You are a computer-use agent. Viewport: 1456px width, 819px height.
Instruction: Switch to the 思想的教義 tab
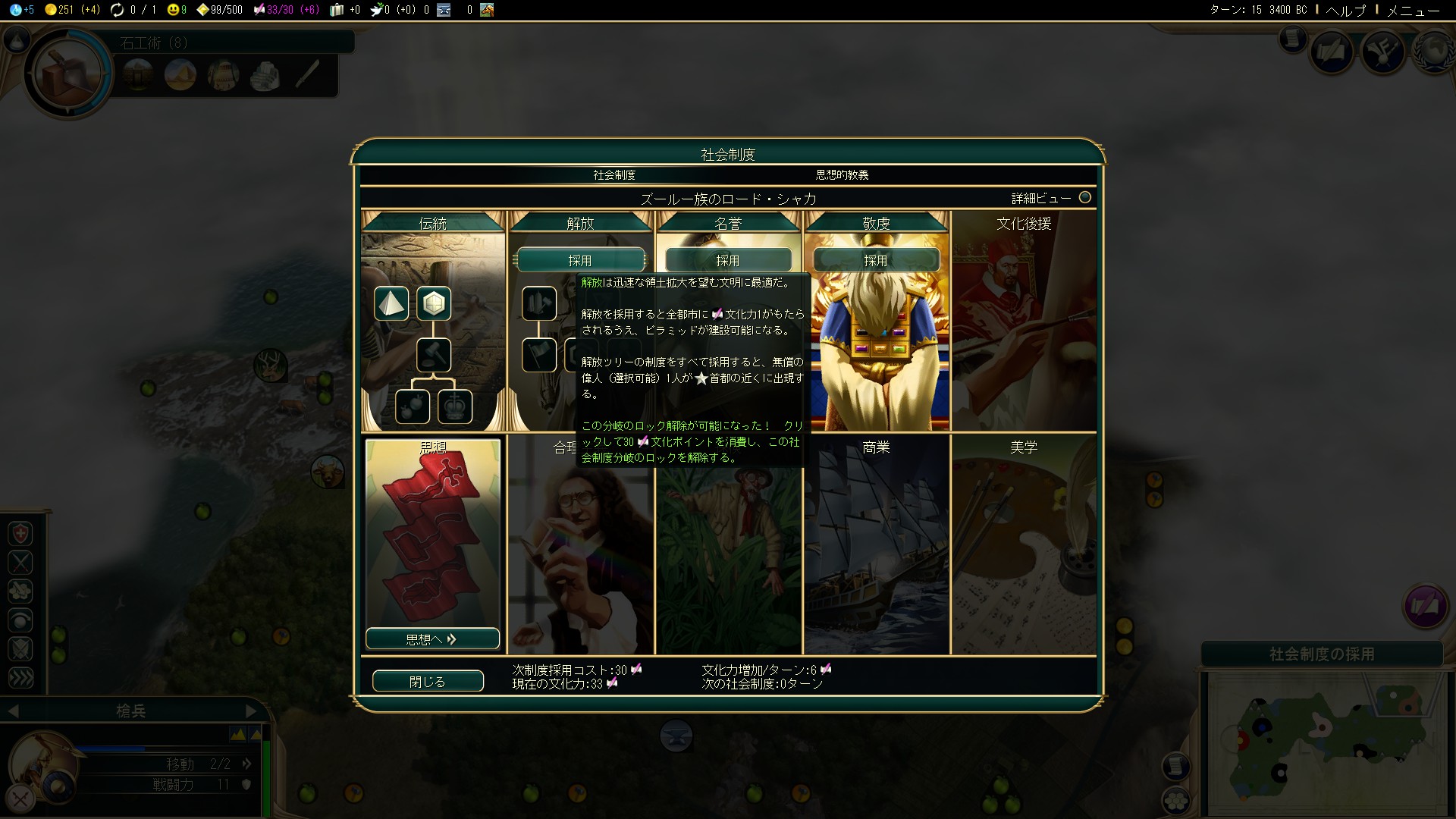tap(842, 175)
